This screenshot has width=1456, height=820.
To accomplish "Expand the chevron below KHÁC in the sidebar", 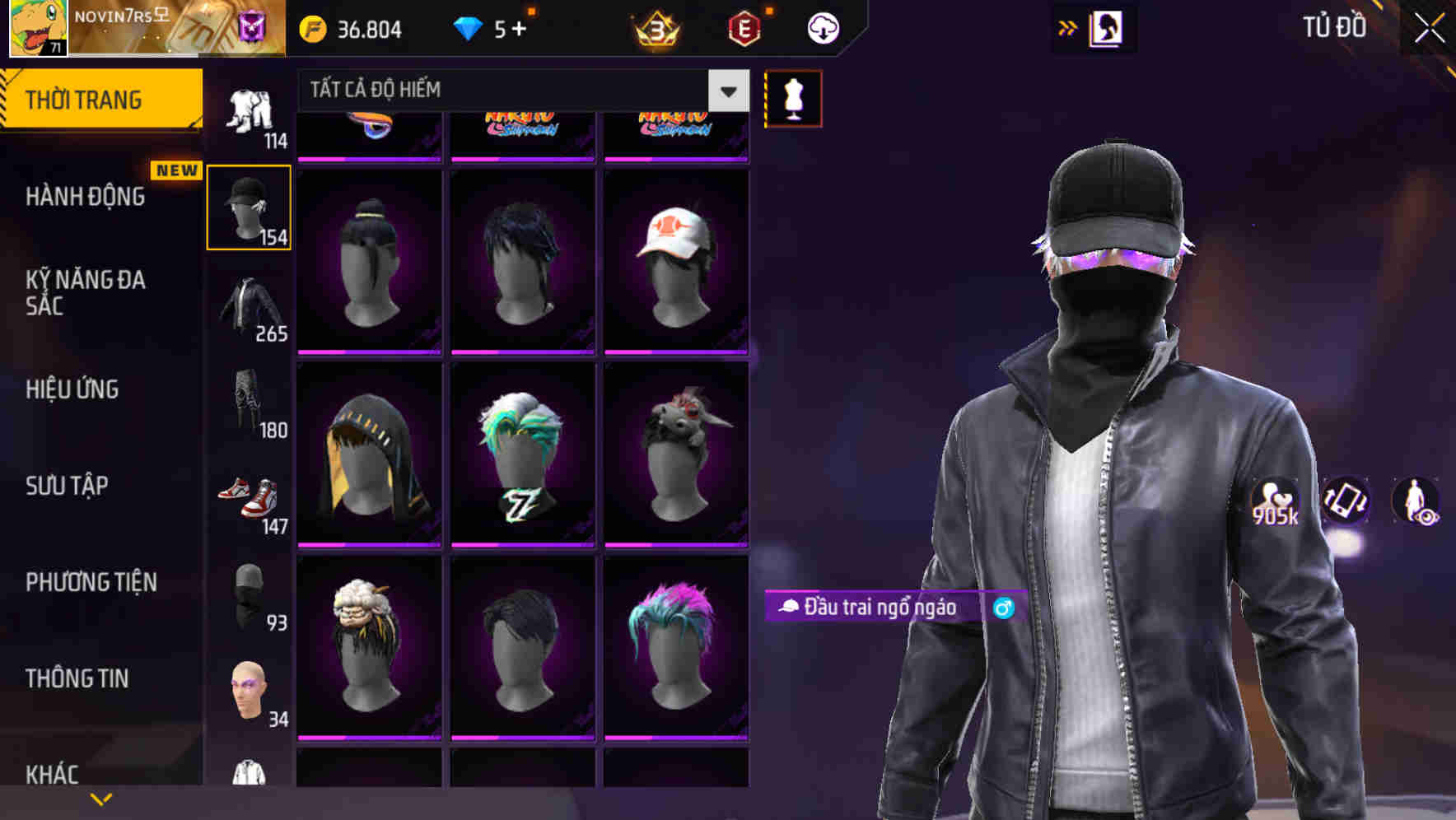I will coord(100,798).
